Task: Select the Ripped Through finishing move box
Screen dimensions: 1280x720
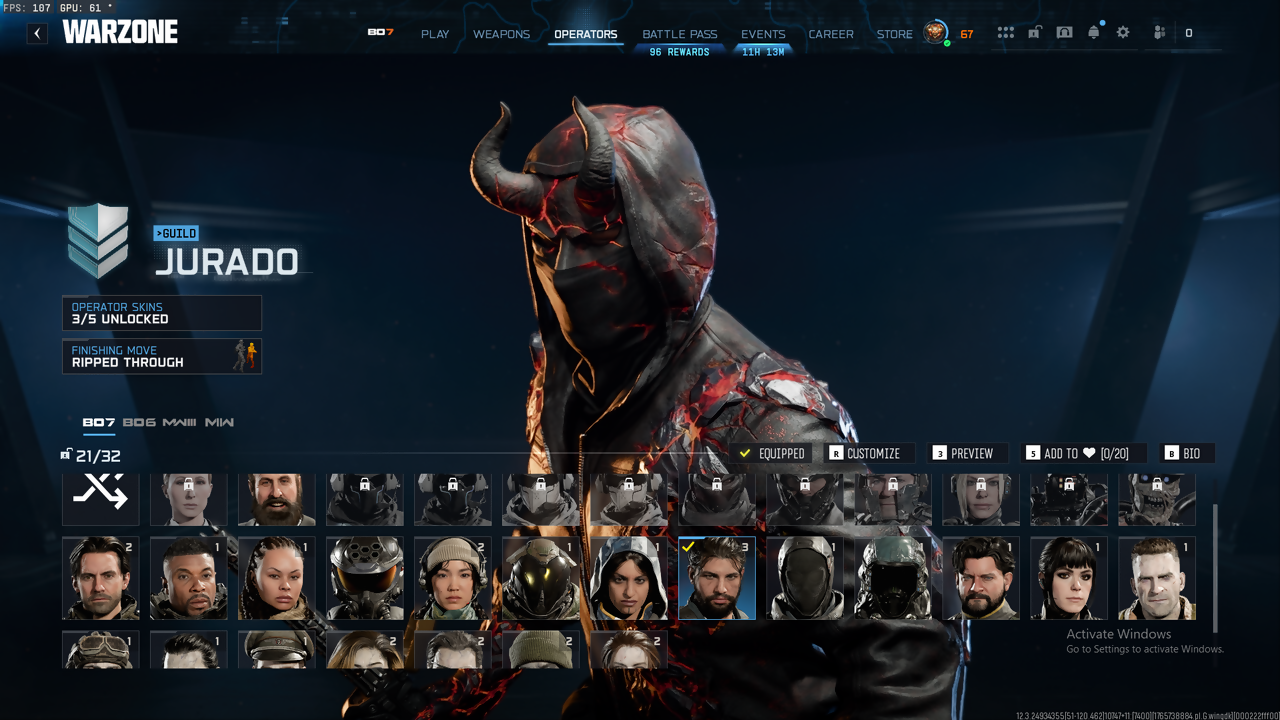Action: 162,356
